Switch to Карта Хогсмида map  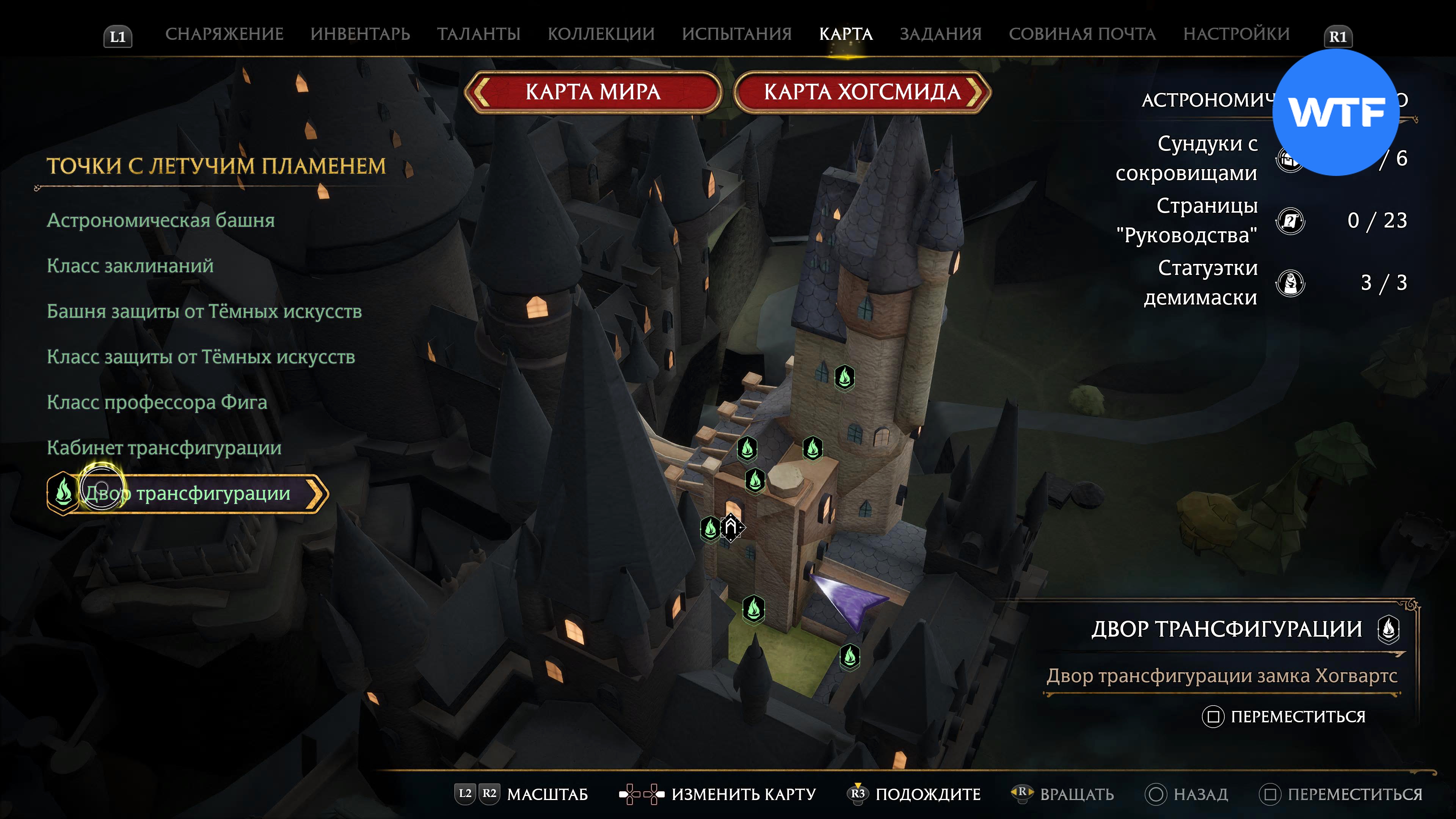[x=862, y=92]
